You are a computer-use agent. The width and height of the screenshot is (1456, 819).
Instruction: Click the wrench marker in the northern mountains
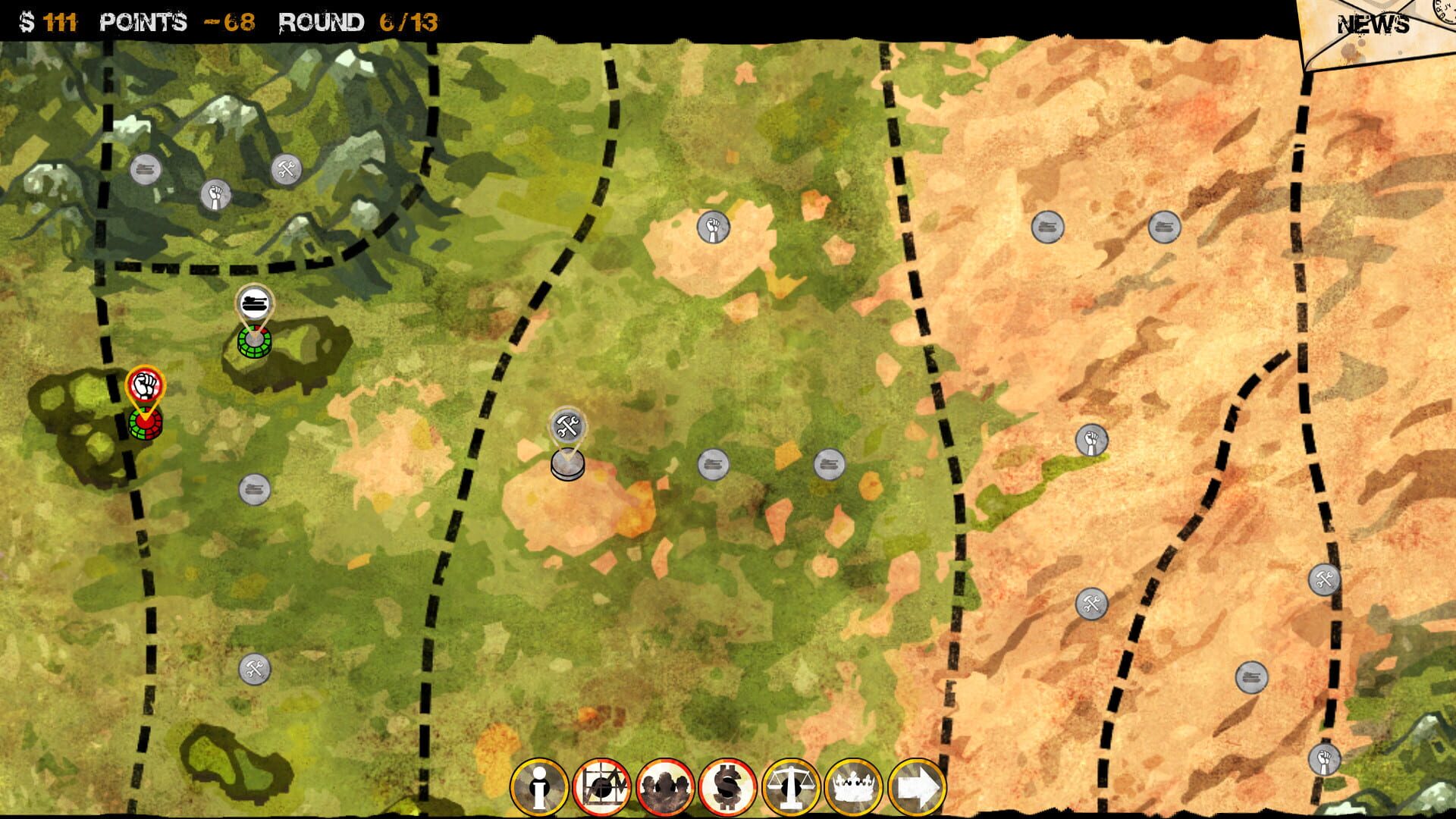pos(285,170)
